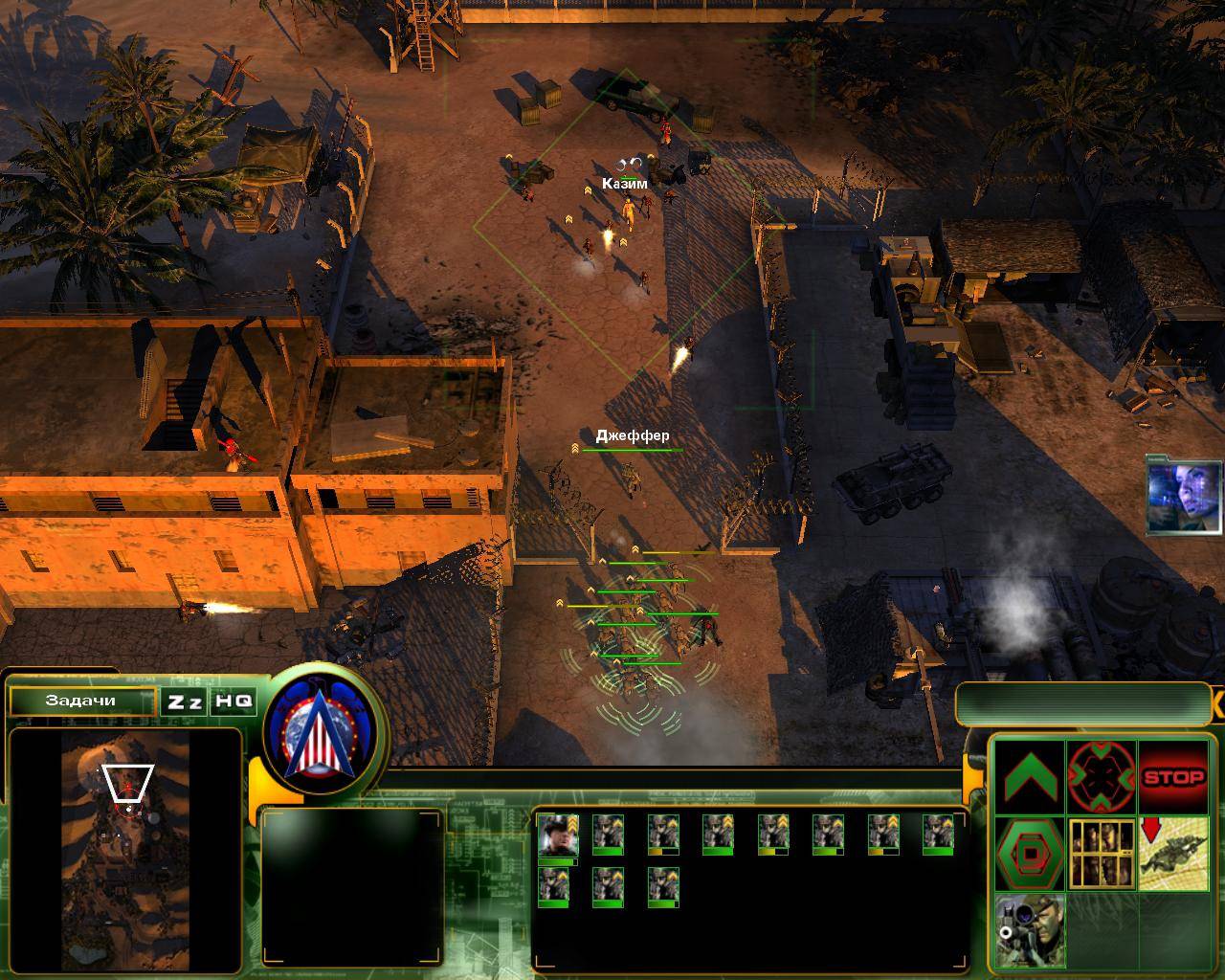Open the Задачи objectives panel
The width and height of the screenshot is (1225, 980).
(x=81, y=701)
